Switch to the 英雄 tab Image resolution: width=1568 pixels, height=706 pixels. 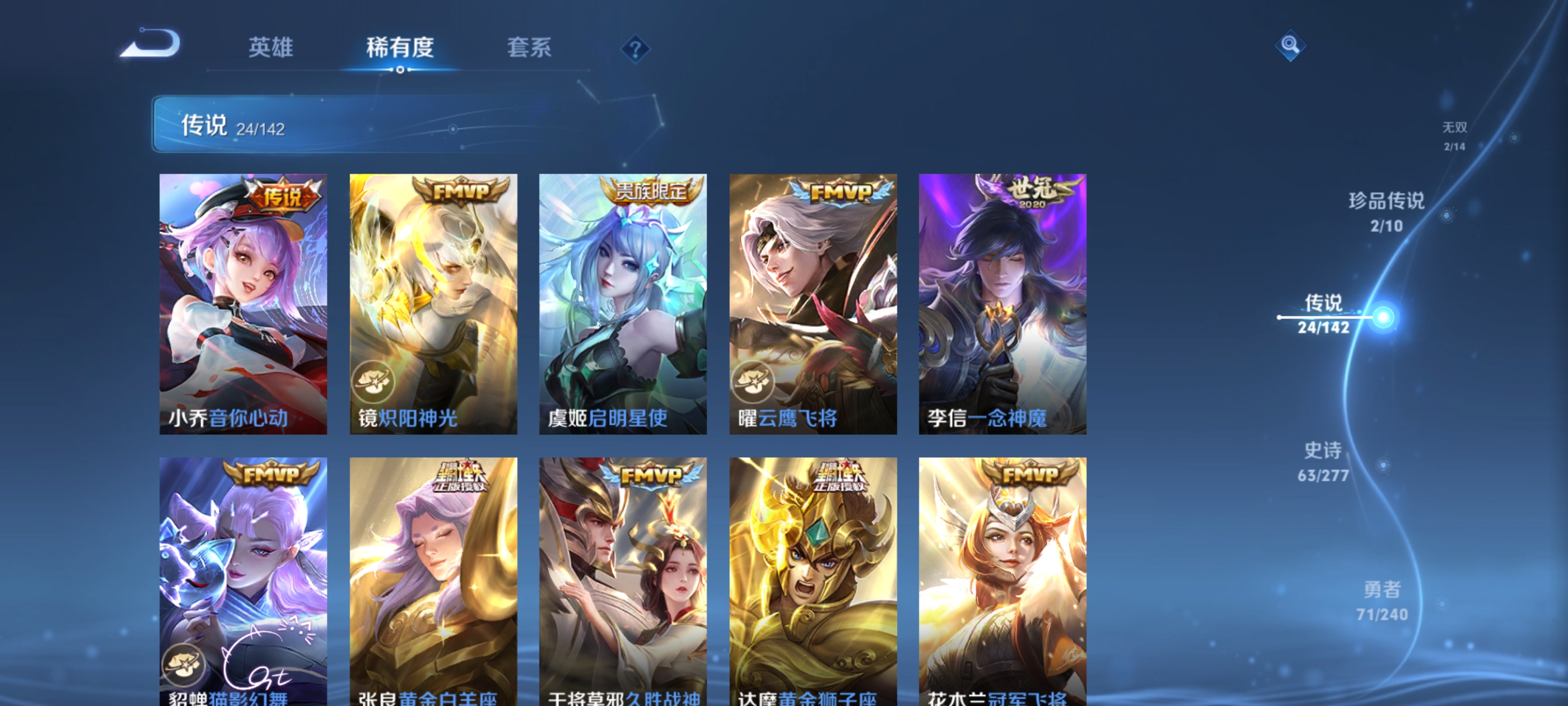[x=272, y=49]
